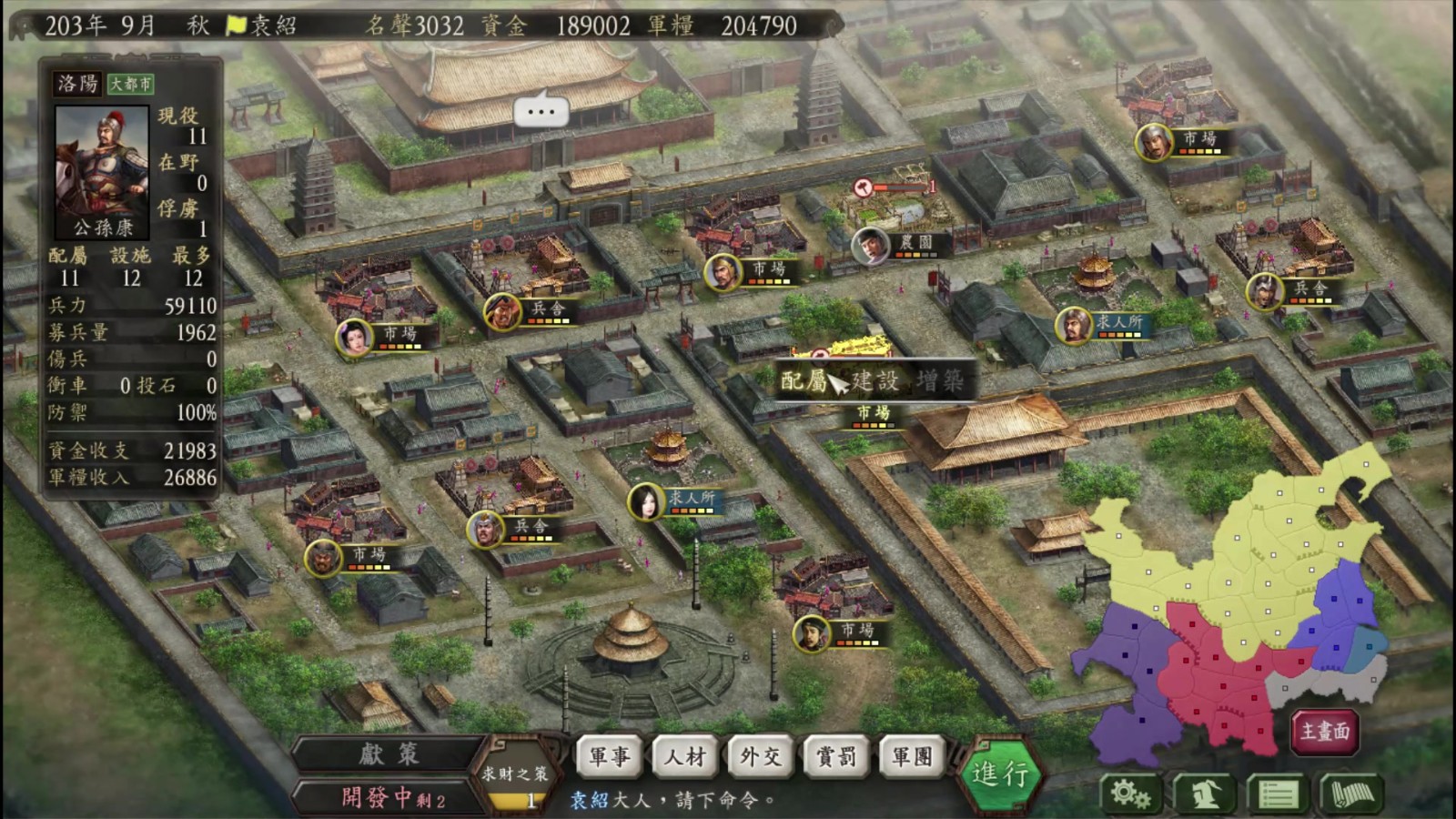
Task: Click the speech bubble over the palace
Action: tap(541, 112)
